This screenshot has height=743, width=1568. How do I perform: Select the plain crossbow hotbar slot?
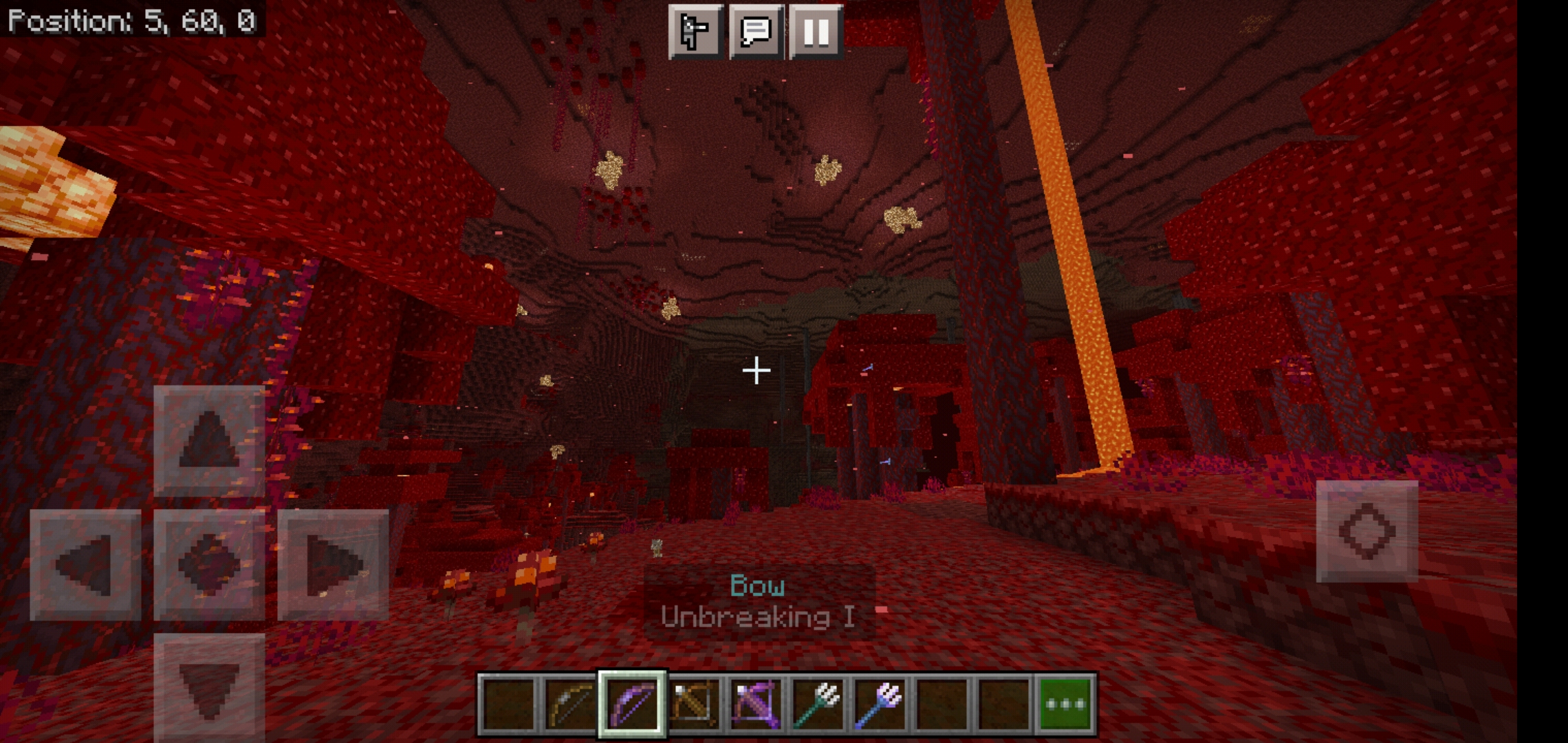694,704
